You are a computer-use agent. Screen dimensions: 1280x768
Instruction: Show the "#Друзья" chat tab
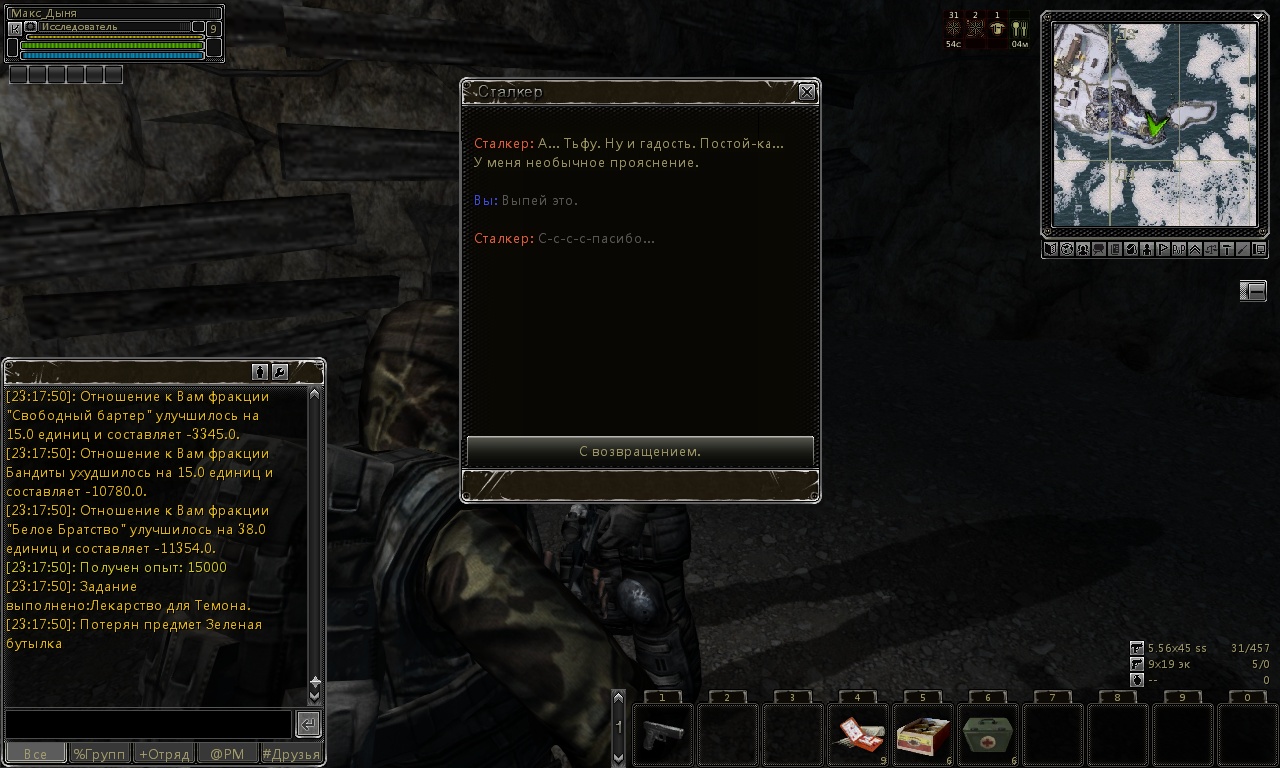coord(291,754)
